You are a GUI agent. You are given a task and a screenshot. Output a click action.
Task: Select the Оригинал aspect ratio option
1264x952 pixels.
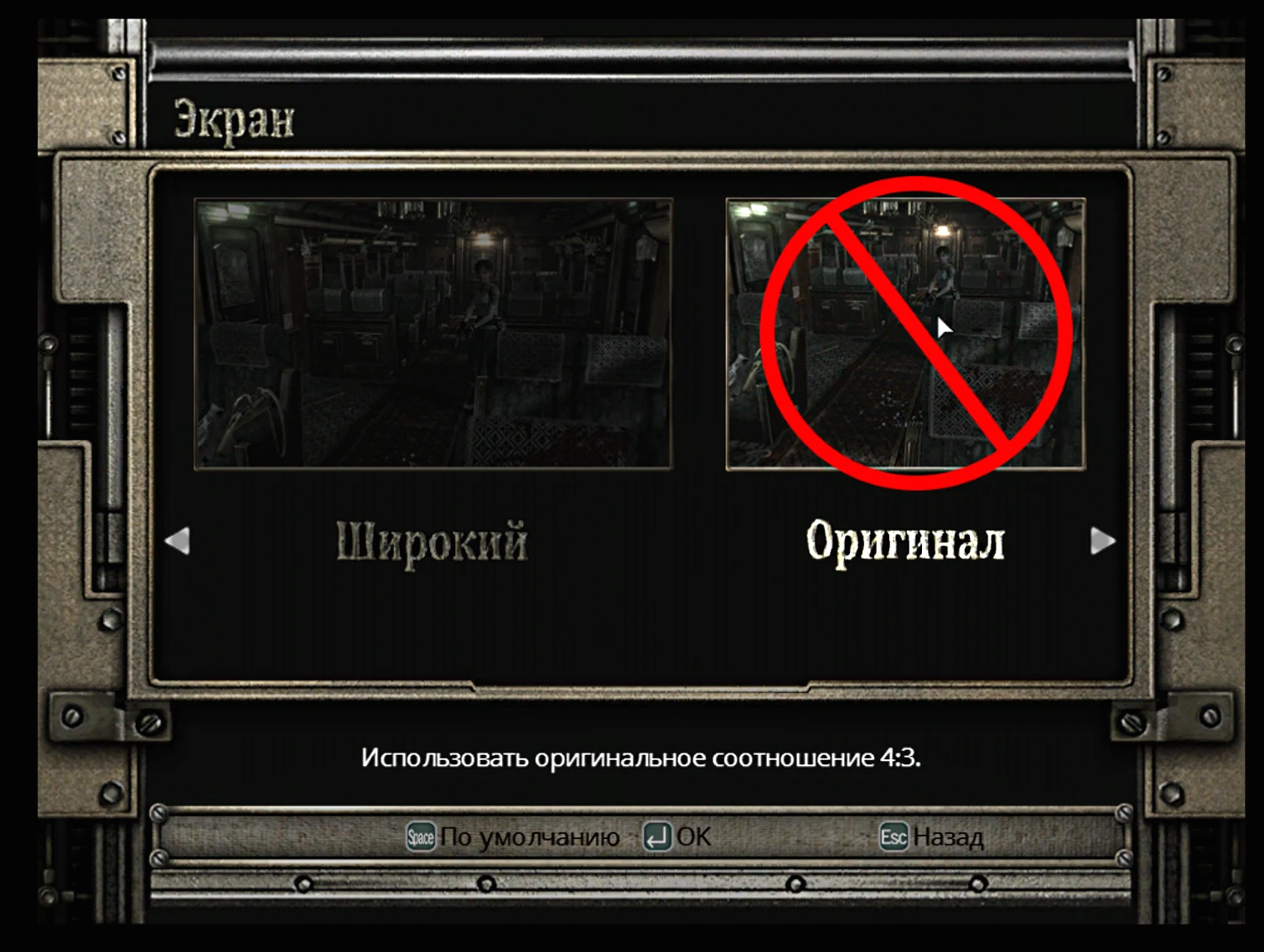point(906,541)
